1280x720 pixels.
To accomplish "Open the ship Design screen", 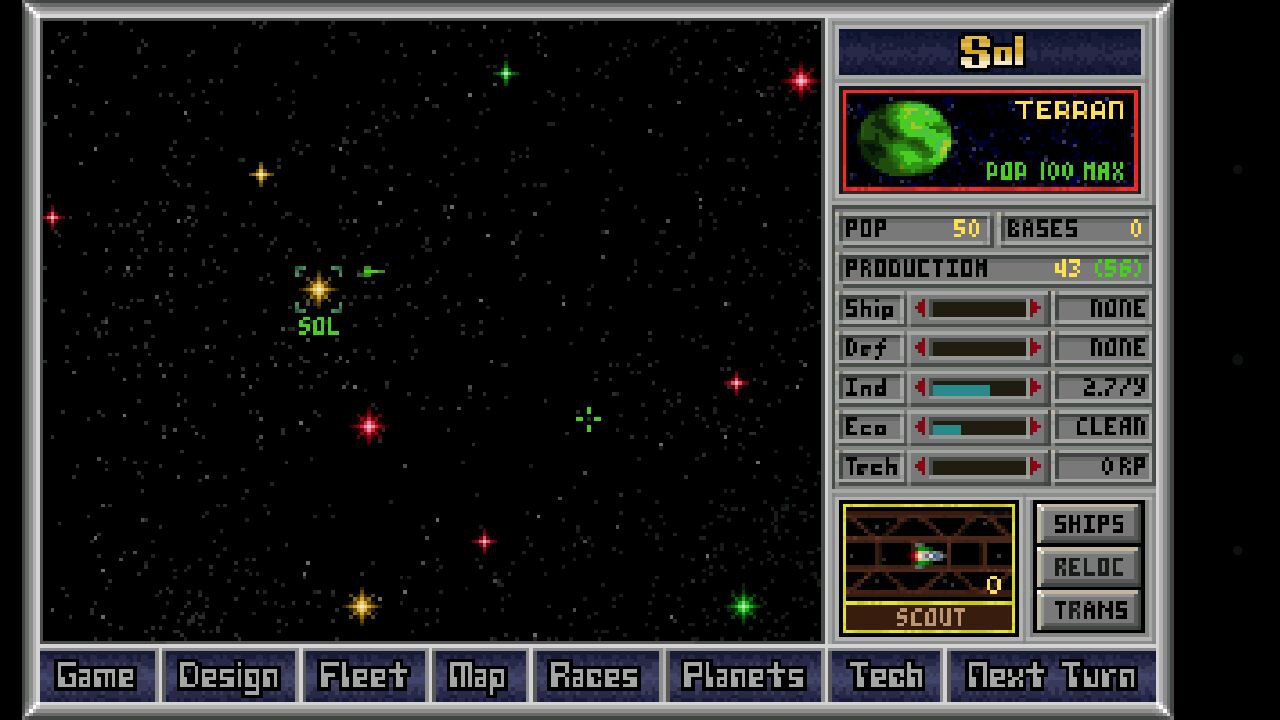I will [x=229, y=676].
